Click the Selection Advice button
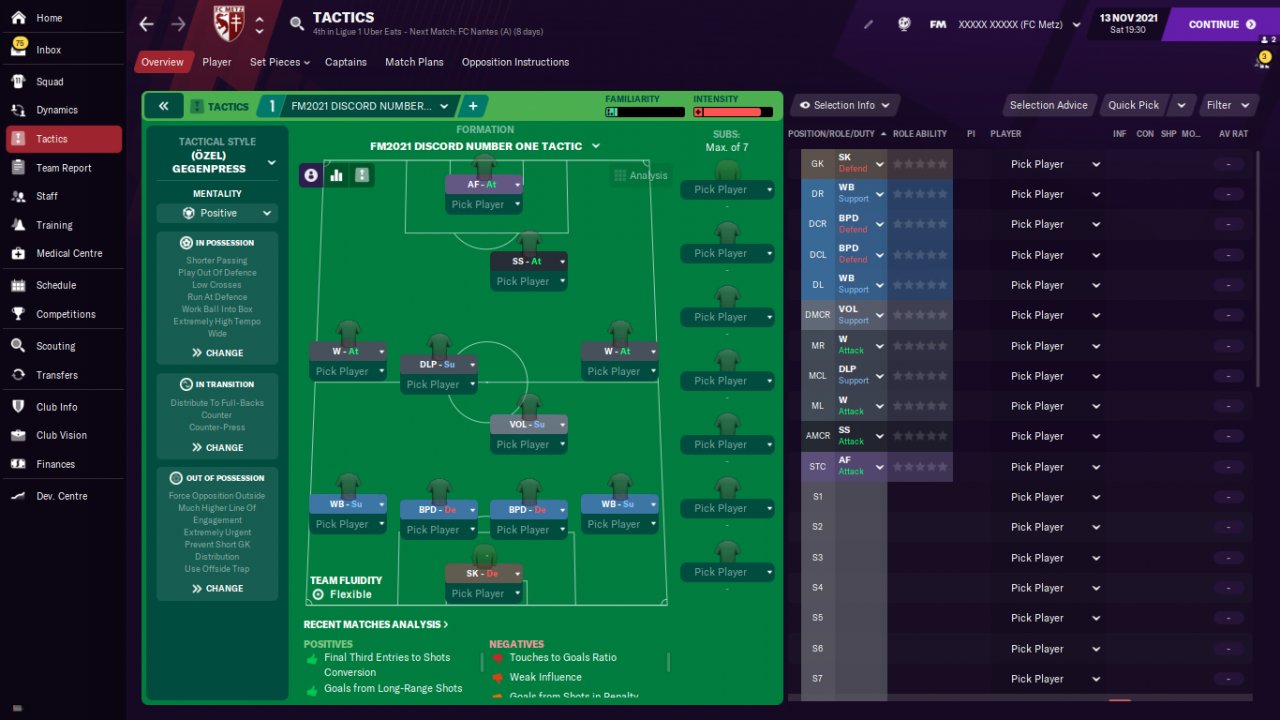 (1048, 105)
